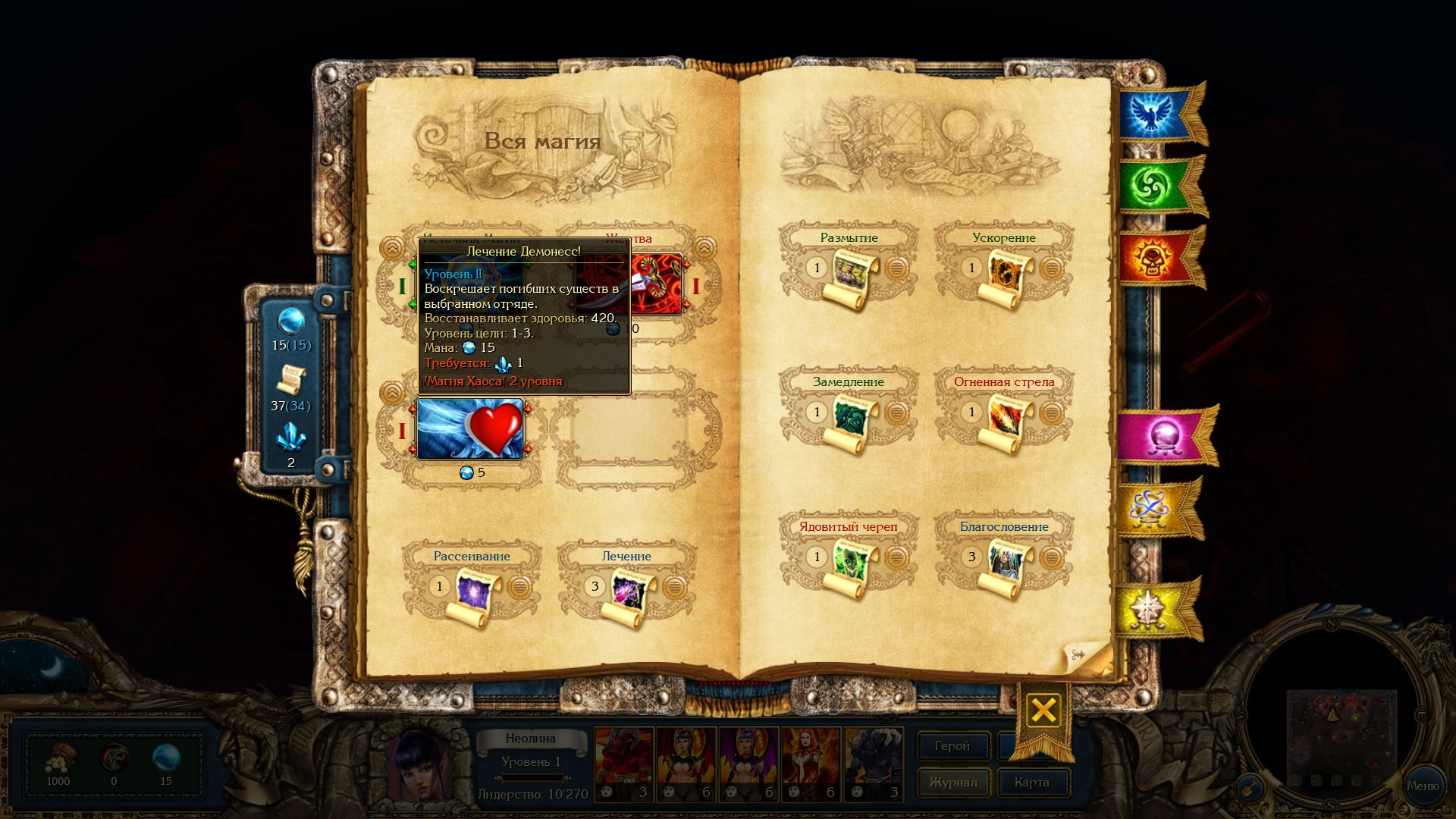Open the Меню button
The height and width of the screenshot is (819, 1456).
pos(1423,786)
